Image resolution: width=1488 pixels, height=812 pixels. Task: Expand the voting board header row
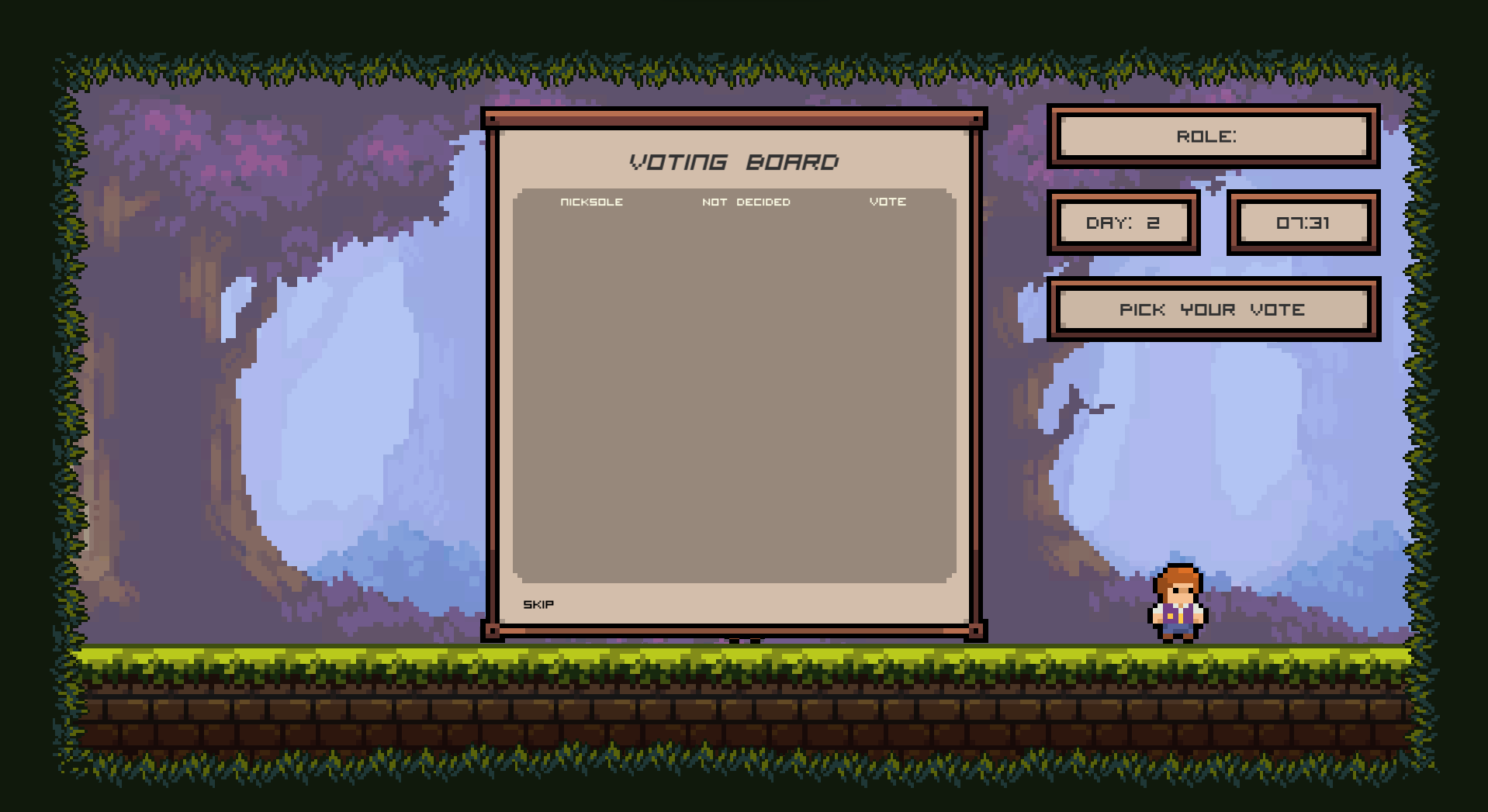click(735, 202)
